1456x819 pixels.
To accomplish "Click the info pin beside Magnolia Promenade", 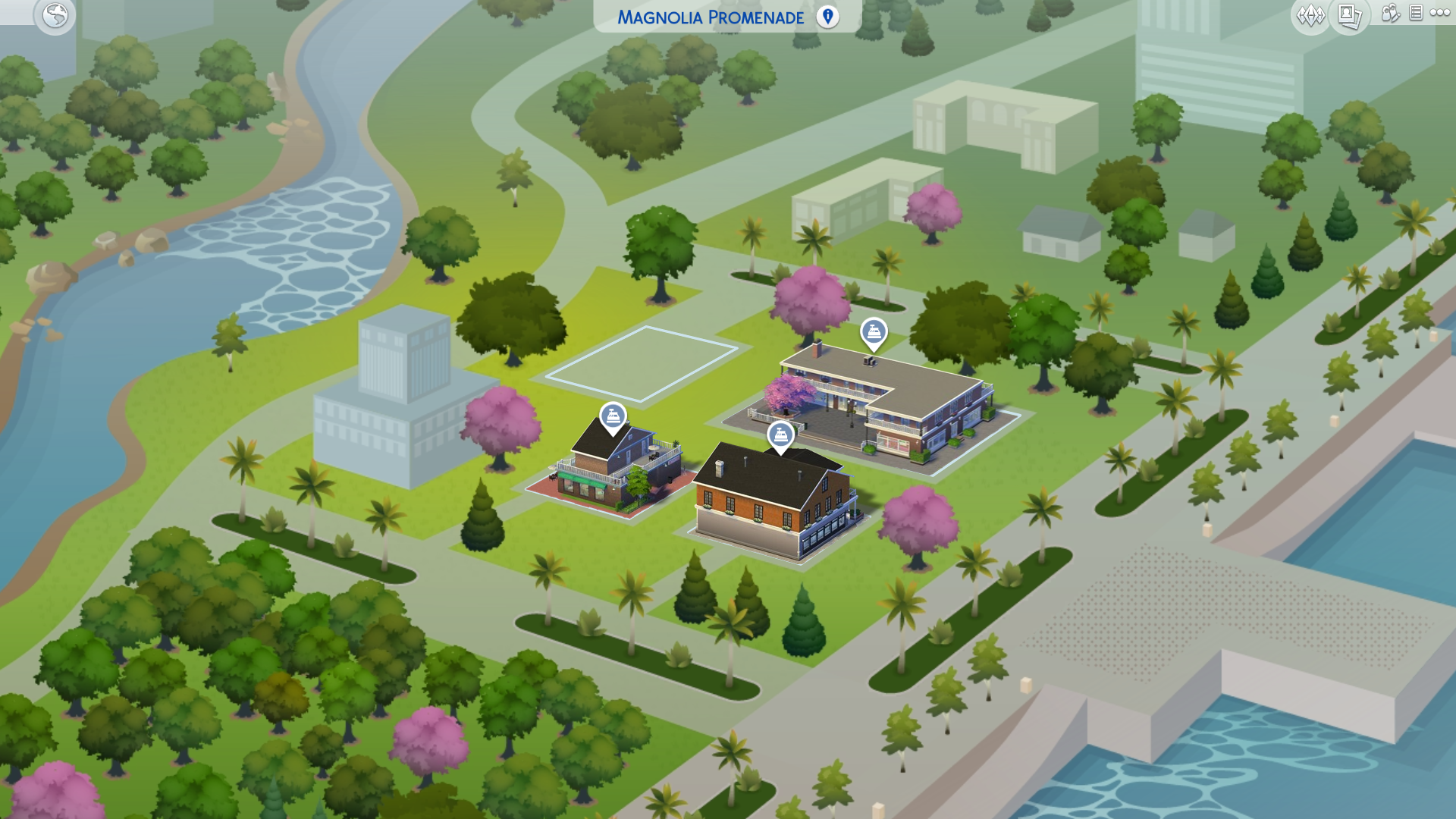I will pos(826,17).
